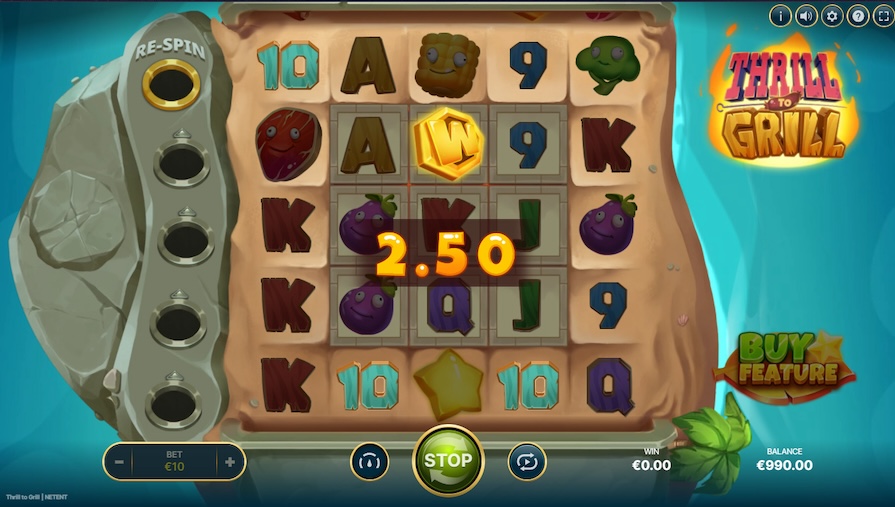The height and width of the screenshot is (507, 895).
Task: Open the gear settings menu
Action: point(832,15)
